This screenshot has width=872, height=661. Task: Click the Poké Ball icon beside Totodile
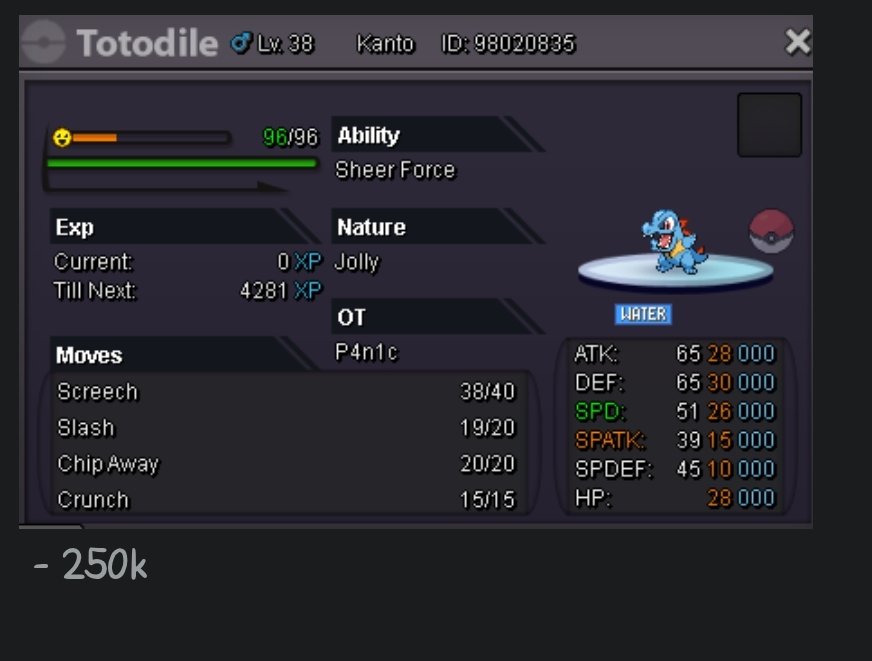point(770,230)
